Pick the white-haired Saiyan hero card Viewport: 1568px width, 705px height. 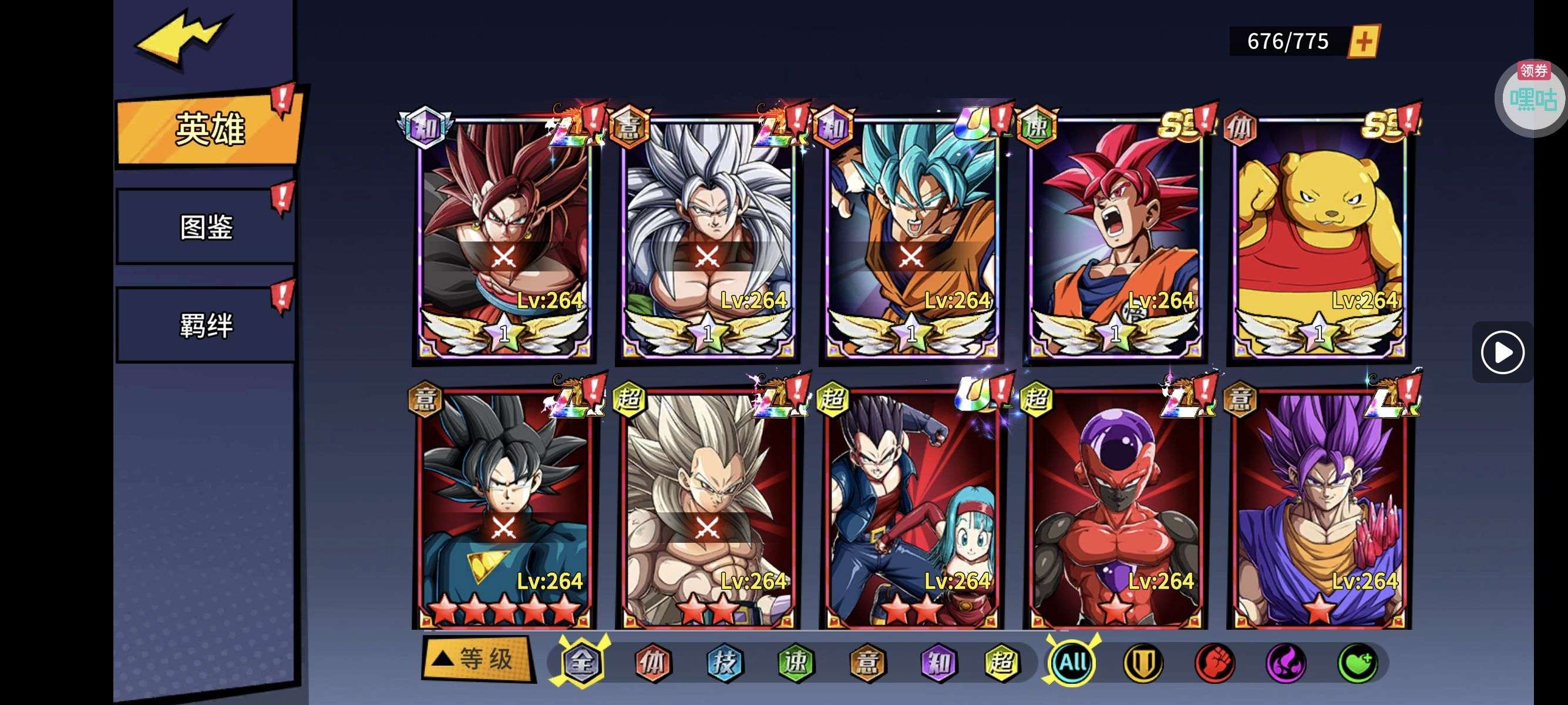click(707, 237)
